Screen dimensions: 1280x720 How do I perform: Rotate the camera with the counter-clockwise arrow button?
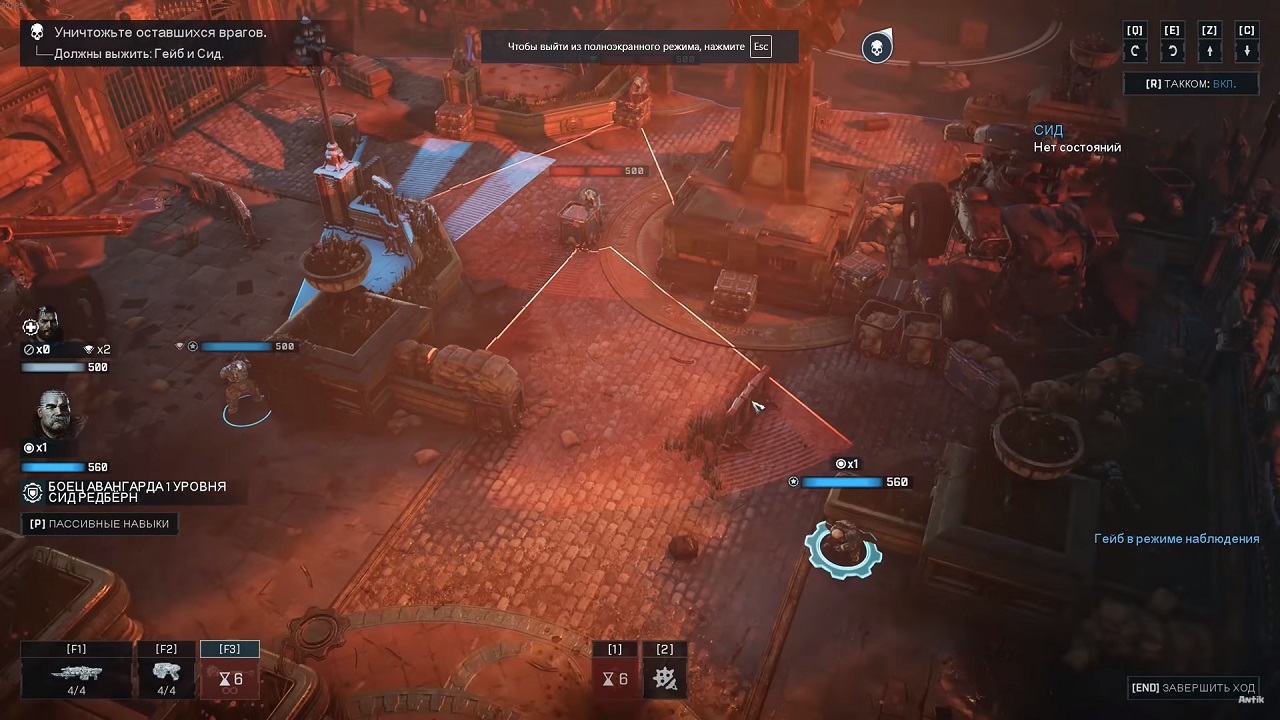(x=1172, y=51)
